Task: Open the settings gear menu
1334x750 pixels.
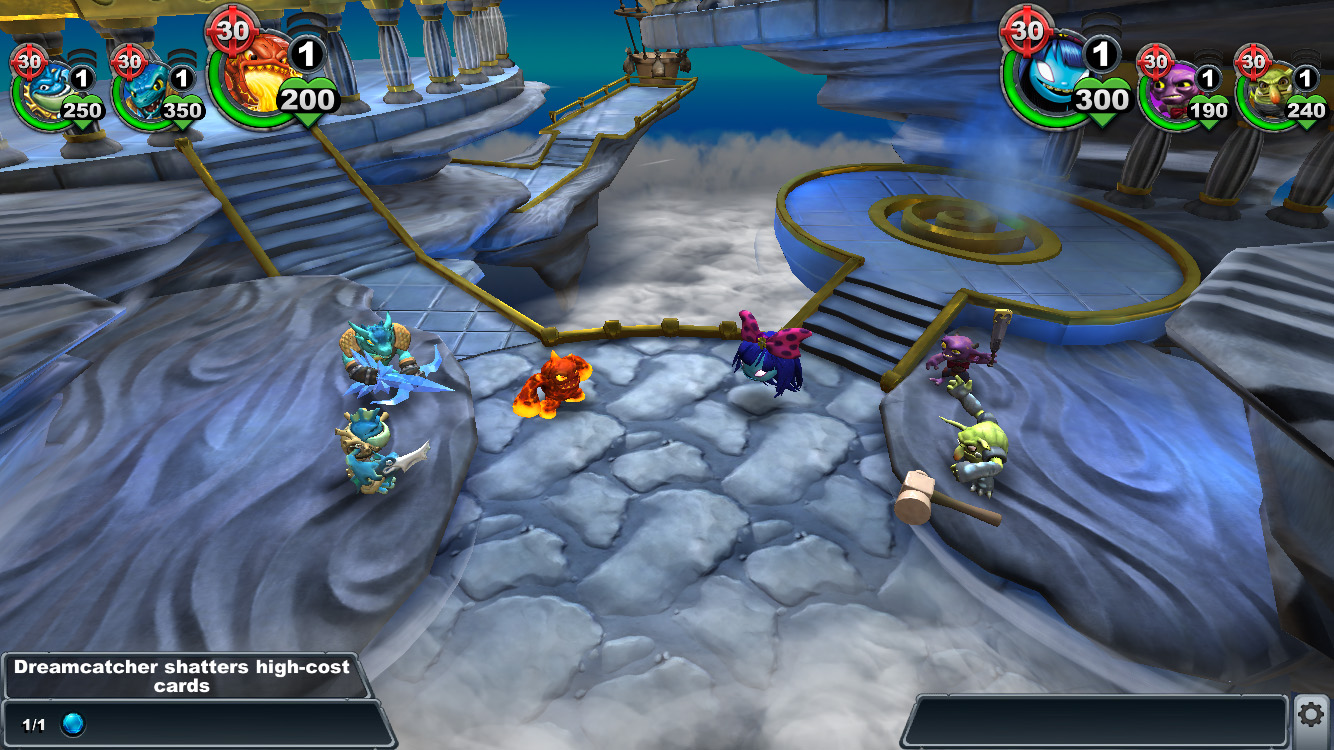Action: click(1310, 714)
